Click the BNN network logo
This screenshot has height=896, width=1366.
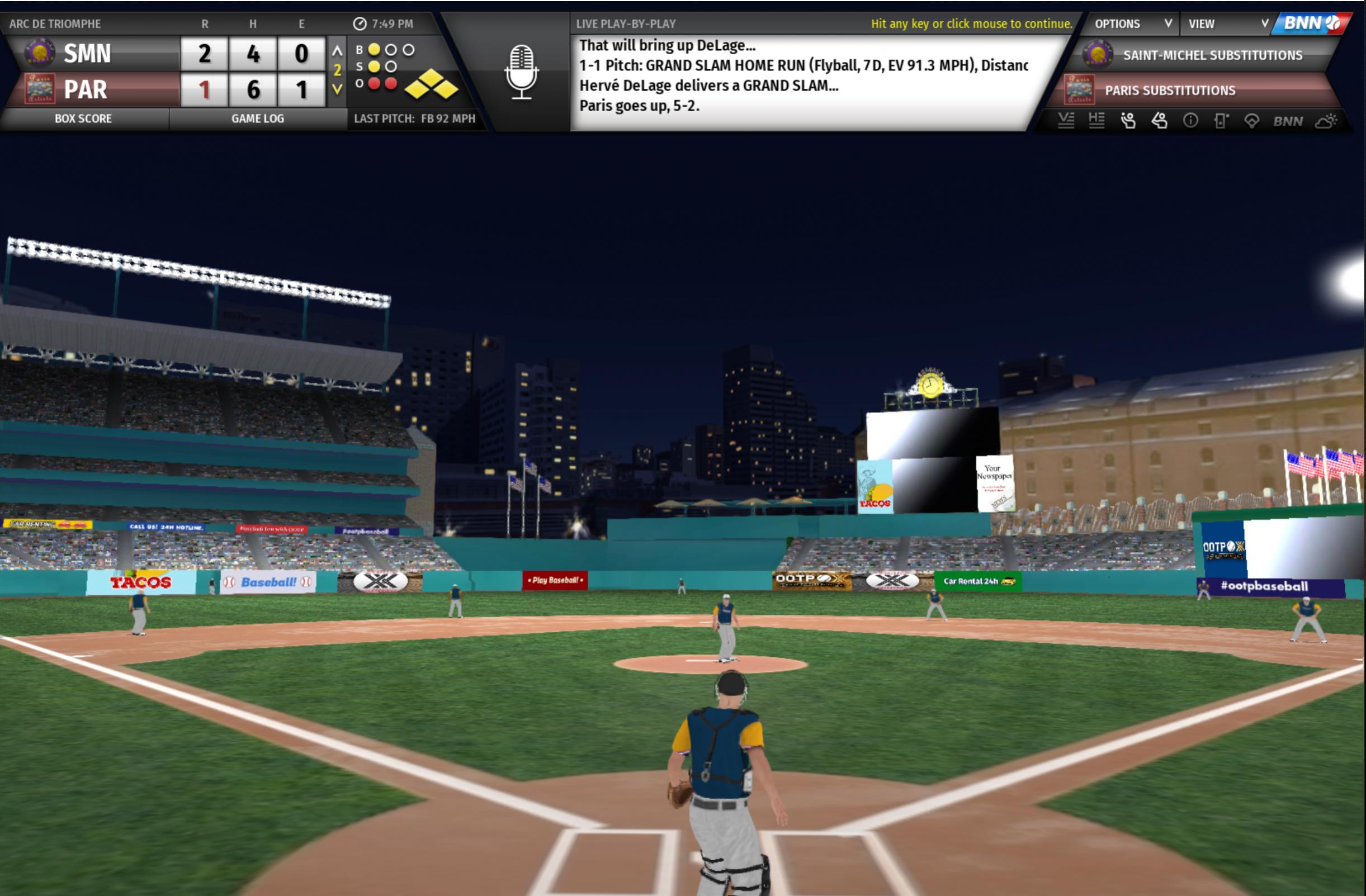(x=1311, y=23)
